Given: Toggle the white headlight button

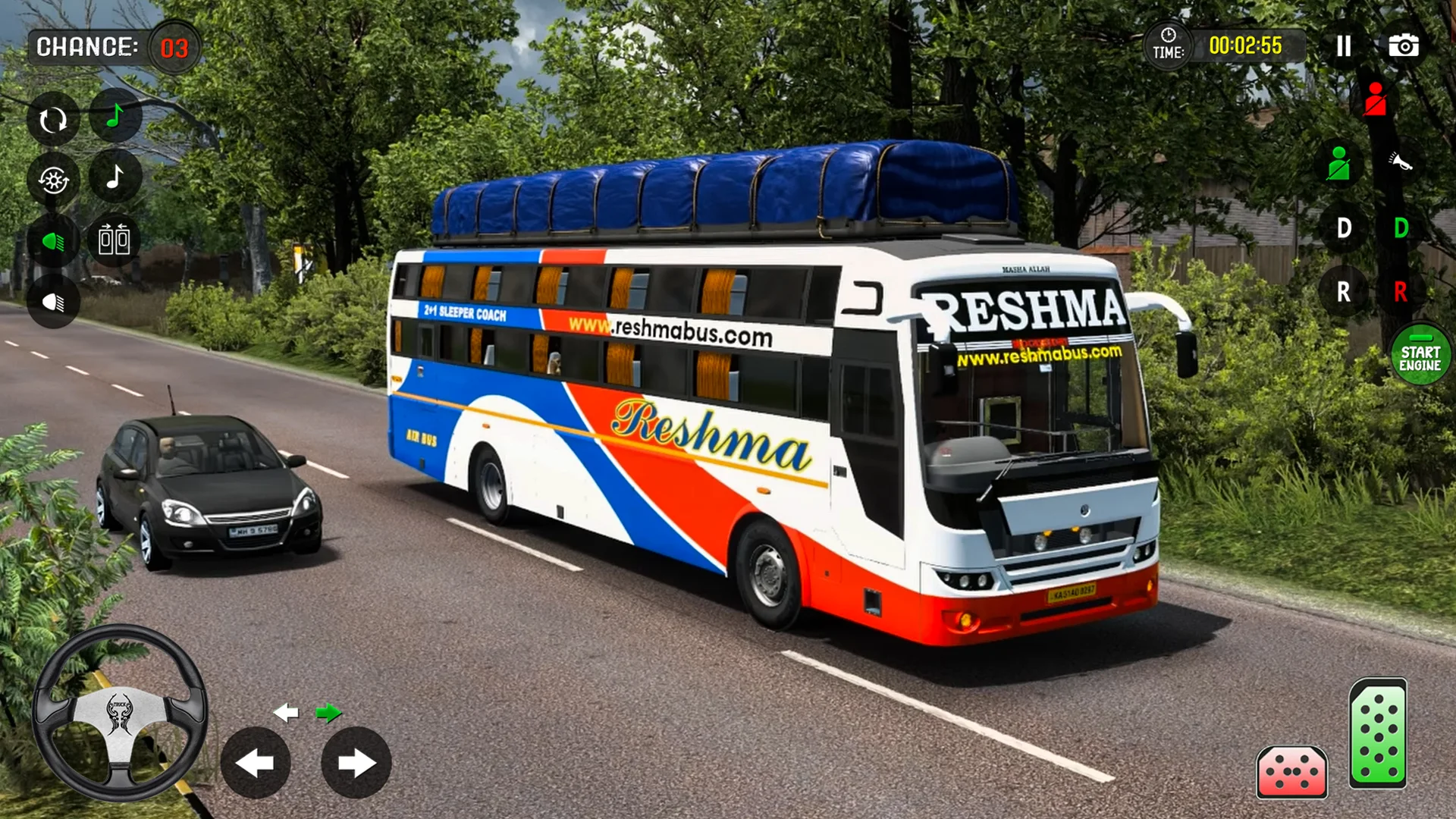Looking at the screenshot, I should tap(53, 303).
